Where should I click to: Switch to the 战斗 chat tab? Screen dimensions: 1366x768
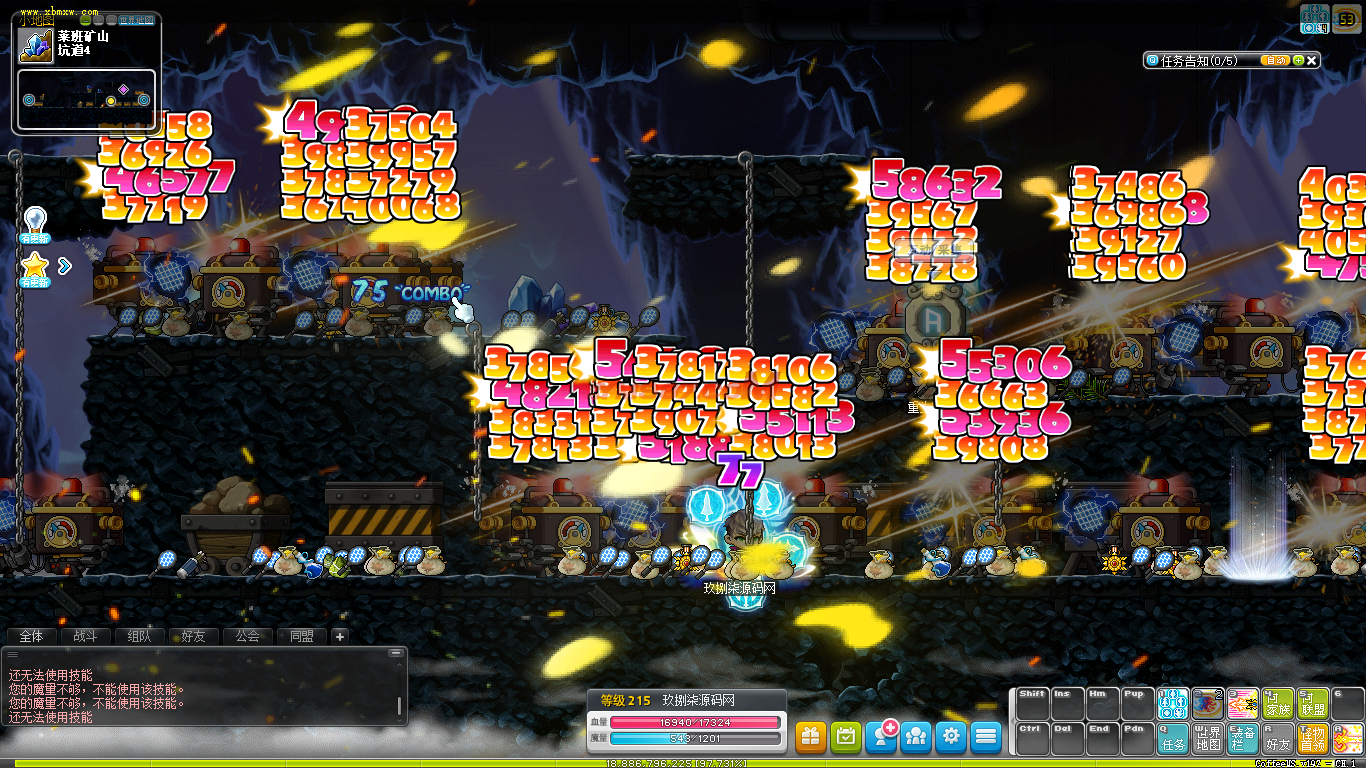[x=86, y=636]
